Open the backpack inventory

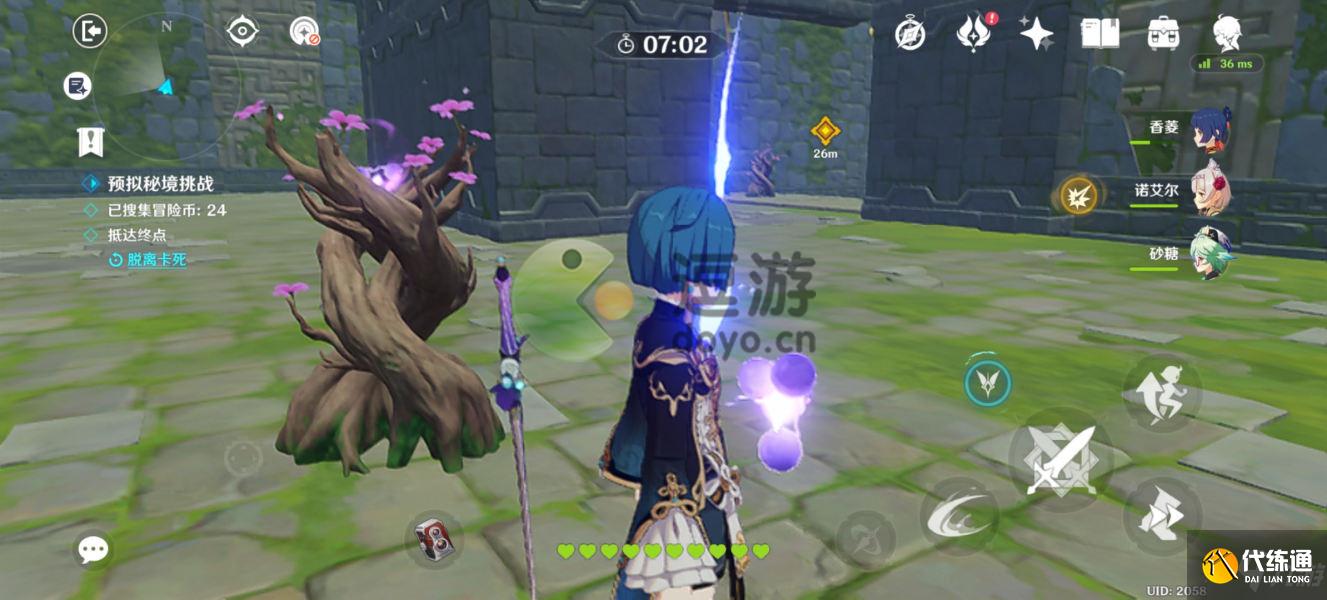[1162, 34]
